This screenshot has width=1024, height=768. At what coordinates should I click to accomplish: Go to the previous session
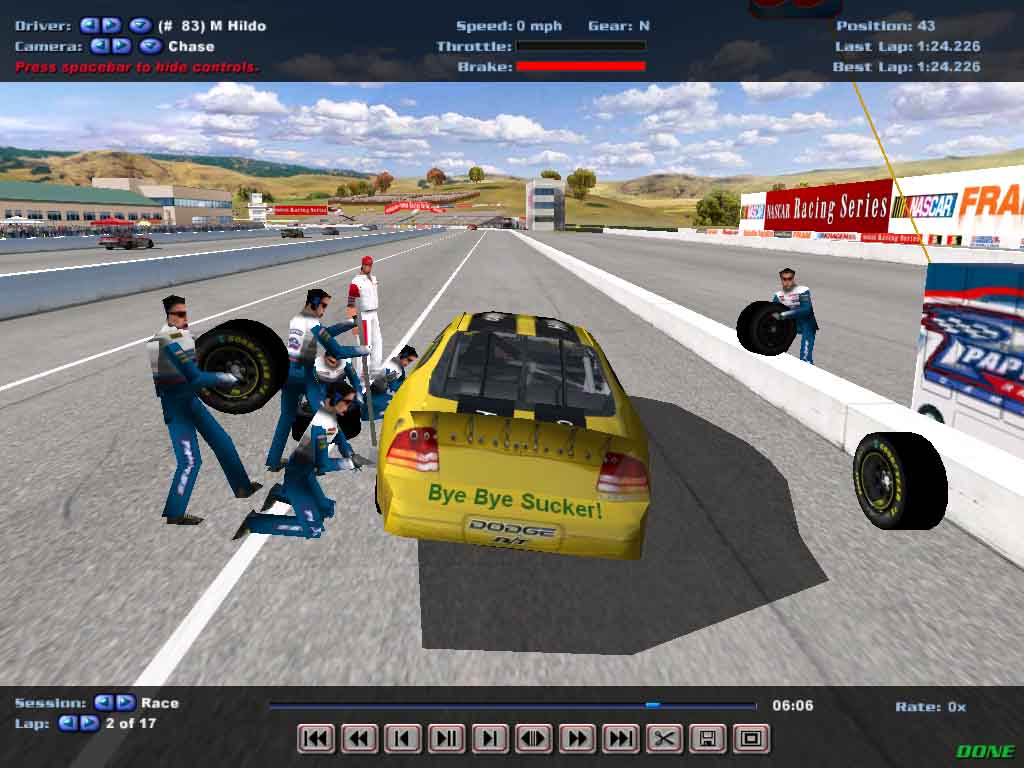103,703
